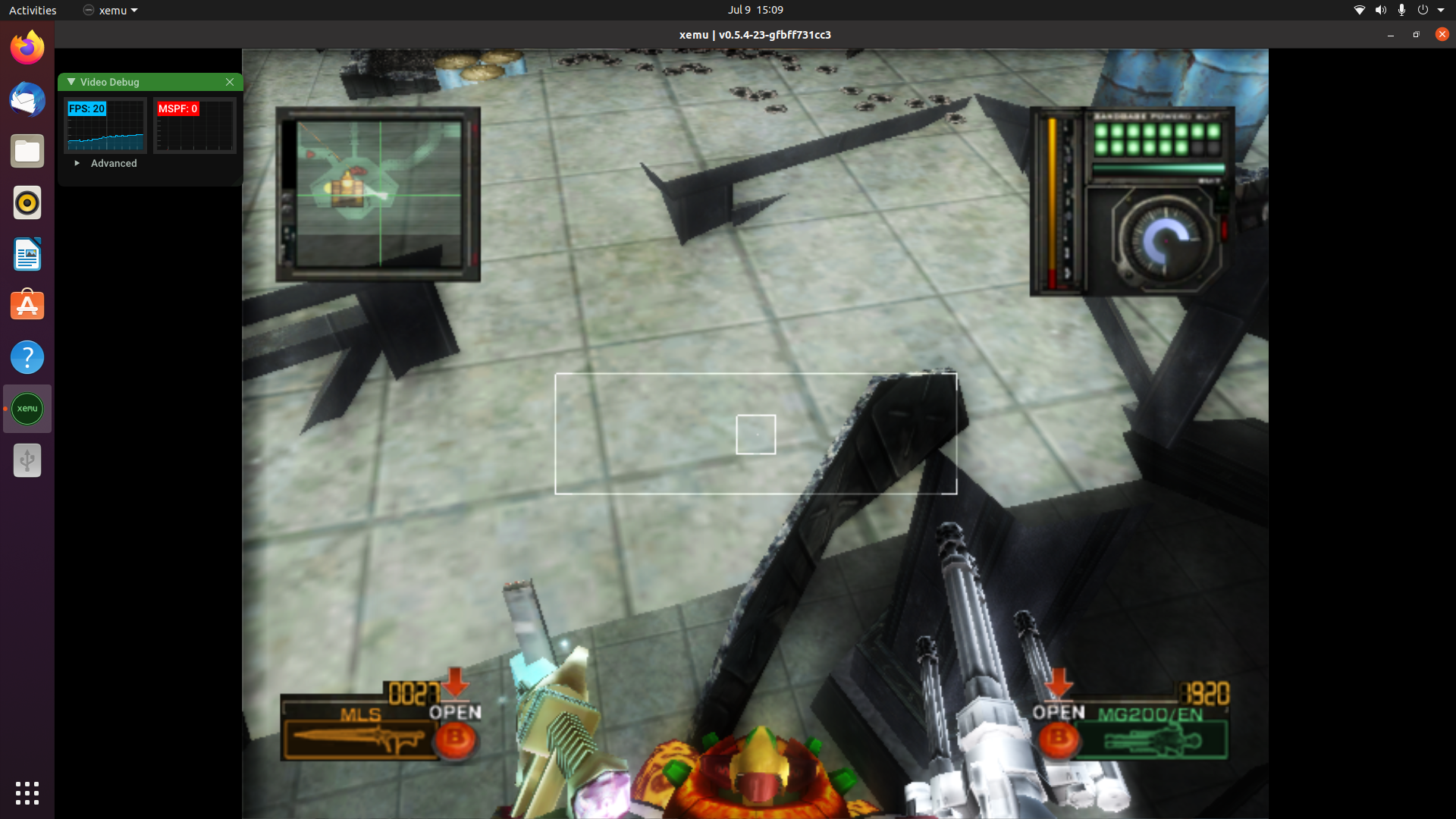Open Rhythmbox from the dock
This screenshot has height=819, width=1456.
27,202
